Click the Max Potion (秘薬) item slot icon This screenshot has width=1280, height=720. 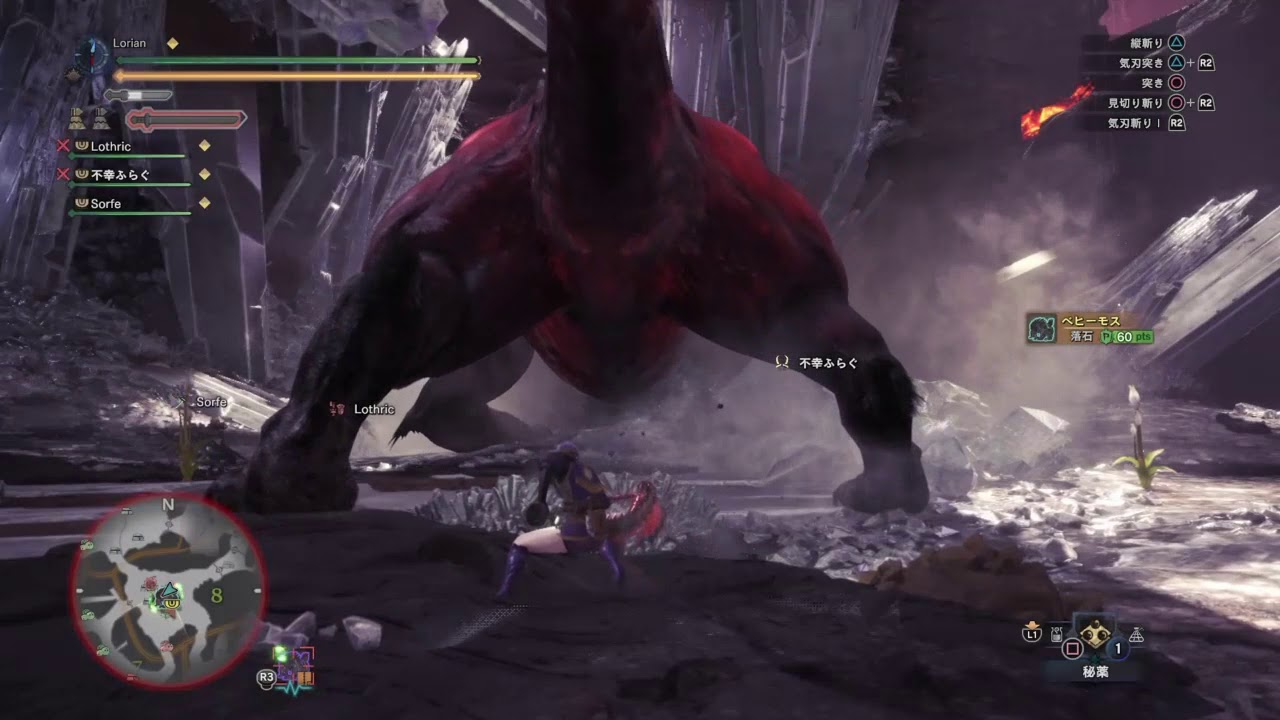(1095, 634)
